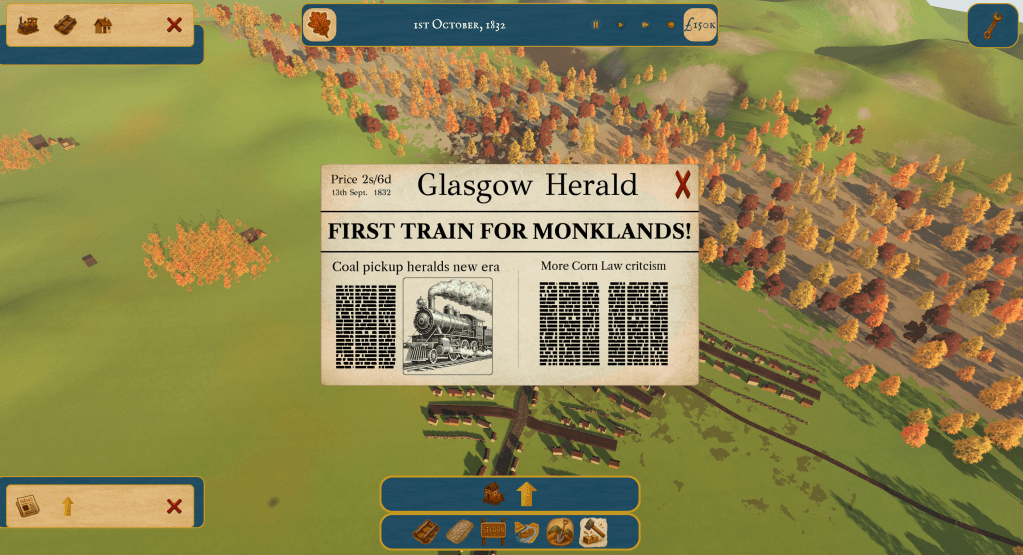Close the top-left panel with red X

pos(174,25)
